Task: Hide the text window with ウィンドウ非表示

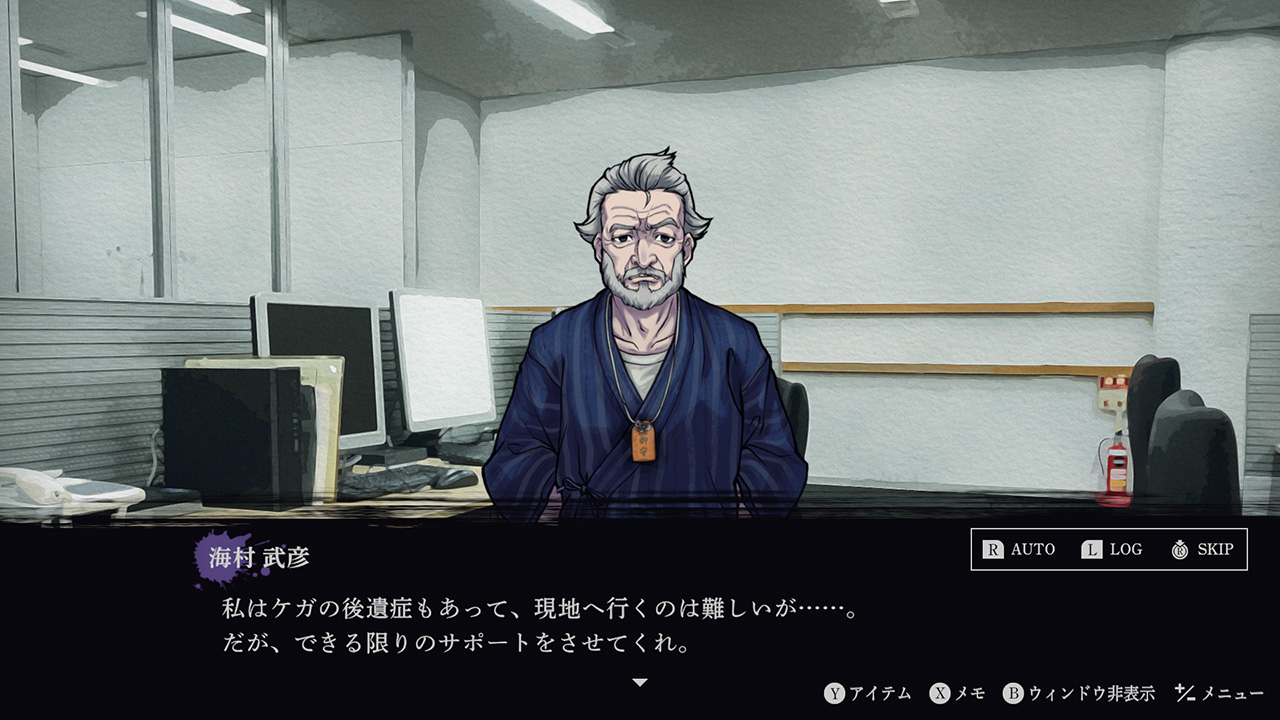Action: 1079,693
